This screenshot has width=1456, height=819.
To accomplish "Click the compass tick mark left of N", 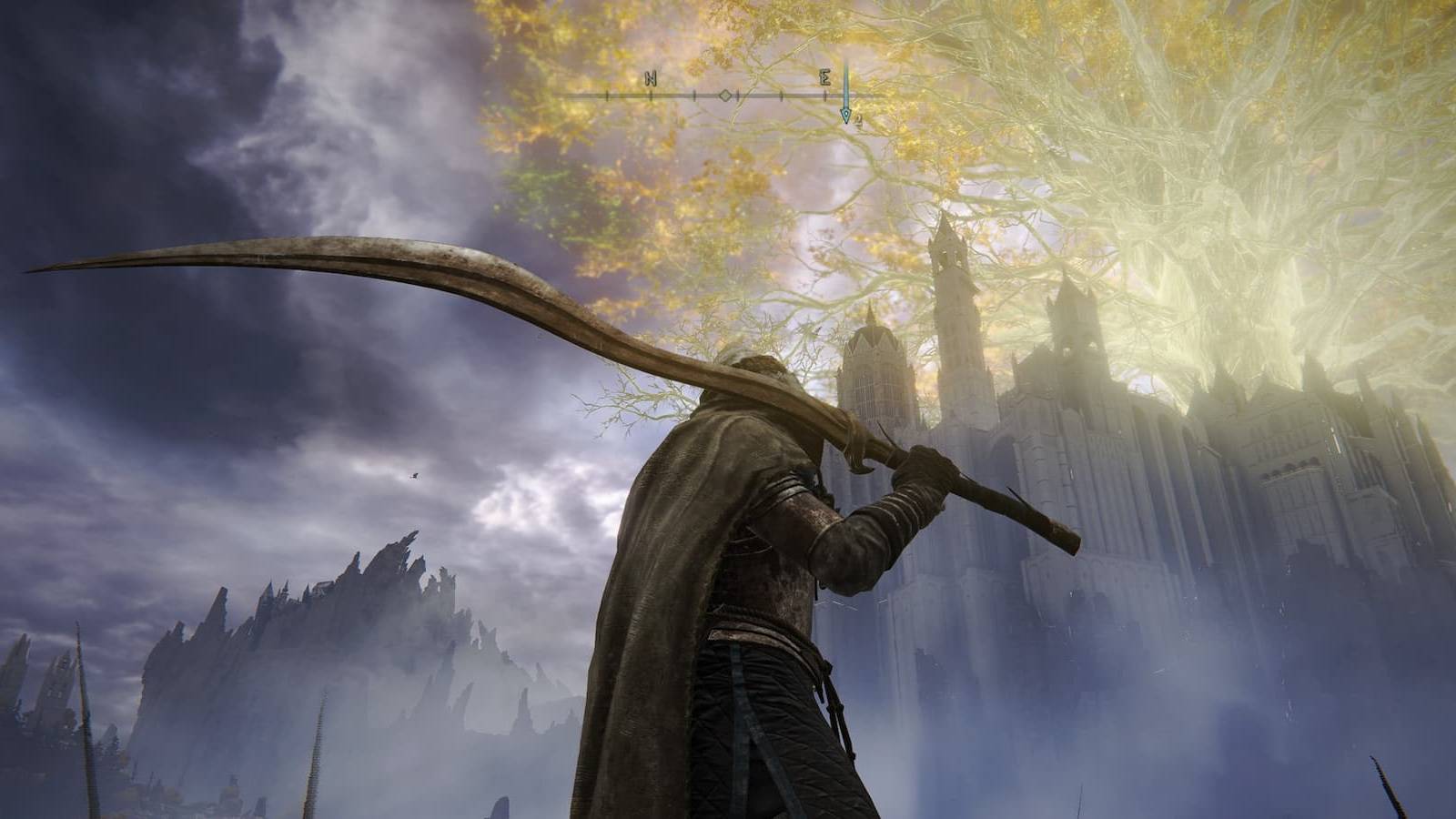I will pos(606,95).
